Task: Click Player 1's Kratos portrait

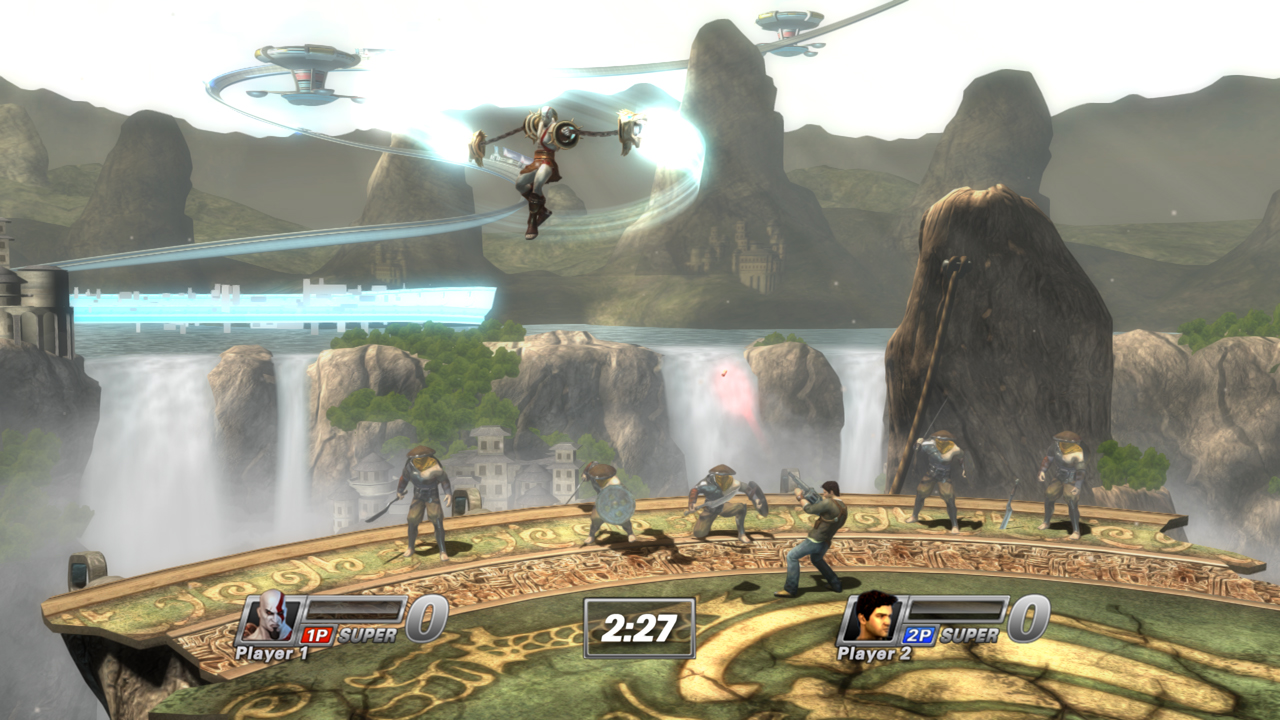Action: (268, 617)
